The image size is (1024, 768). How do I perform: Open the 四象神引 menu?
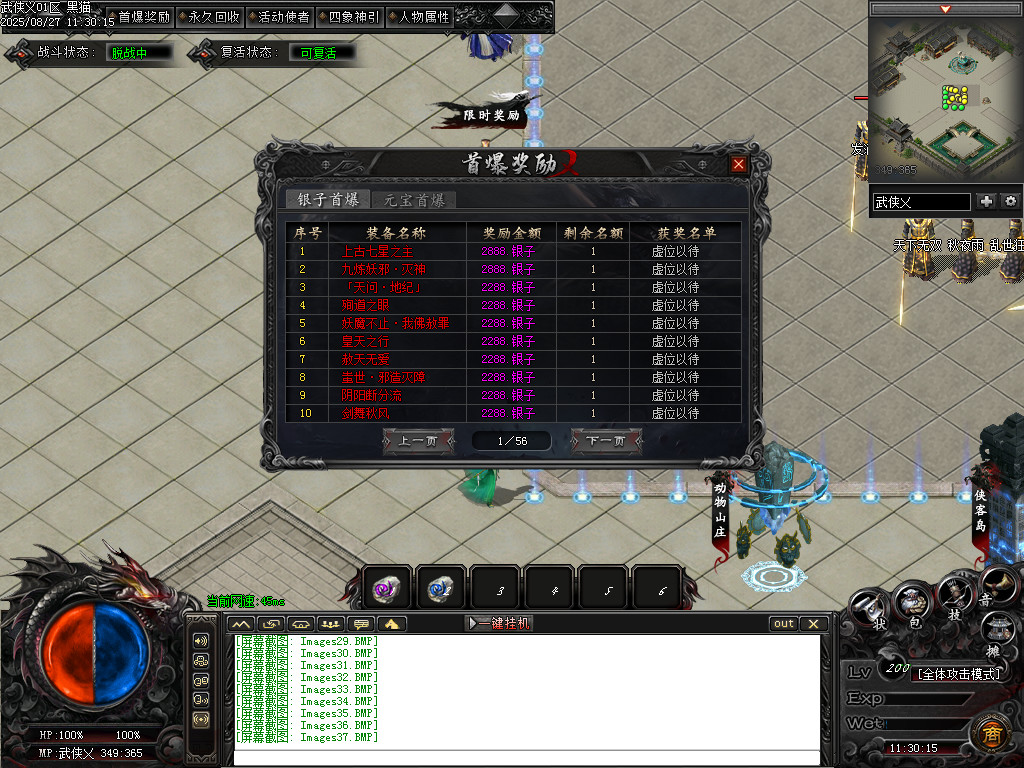tap(353, 17)
